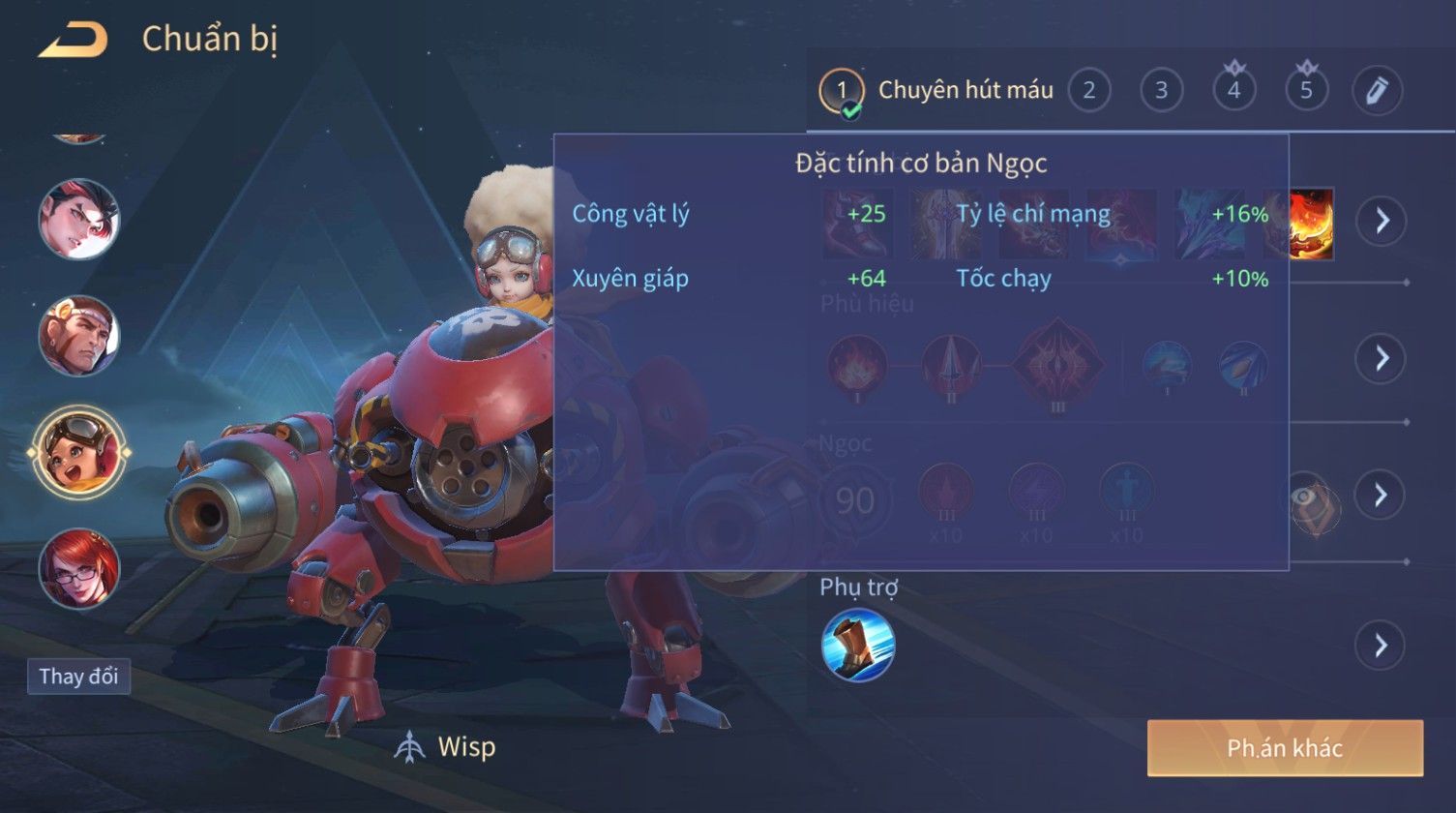Switch to preset slot 3
1456x813 pixels.
coord(1161,91)
